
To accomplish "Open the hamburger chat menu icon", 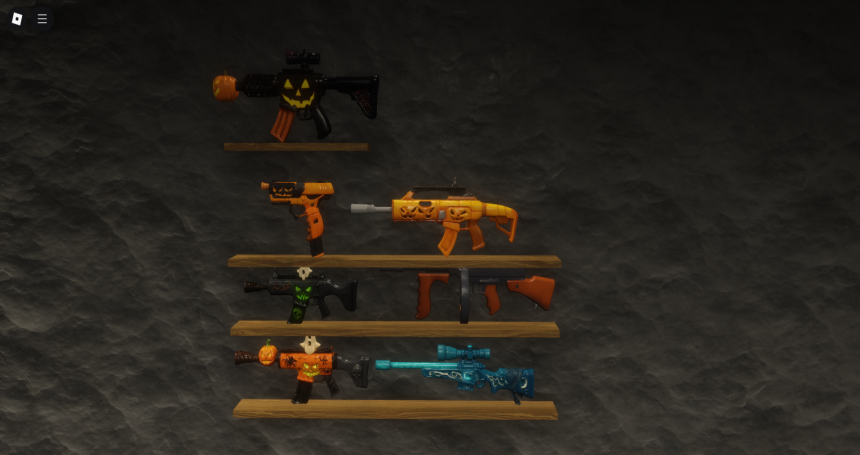I will 42,18.
